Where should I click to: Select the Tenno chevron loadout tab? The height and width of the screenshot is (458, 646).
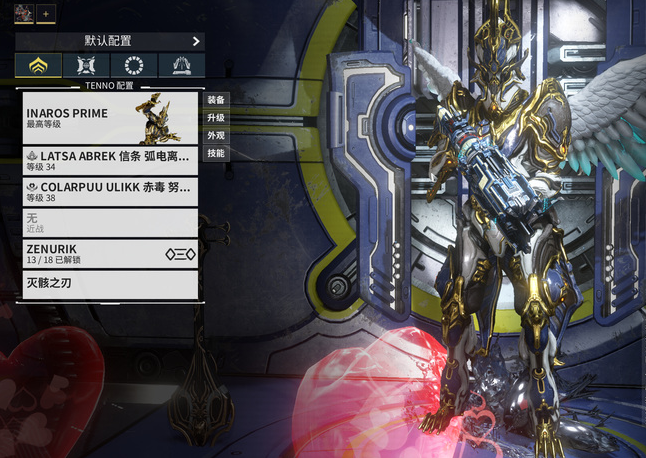pos(38,66)
